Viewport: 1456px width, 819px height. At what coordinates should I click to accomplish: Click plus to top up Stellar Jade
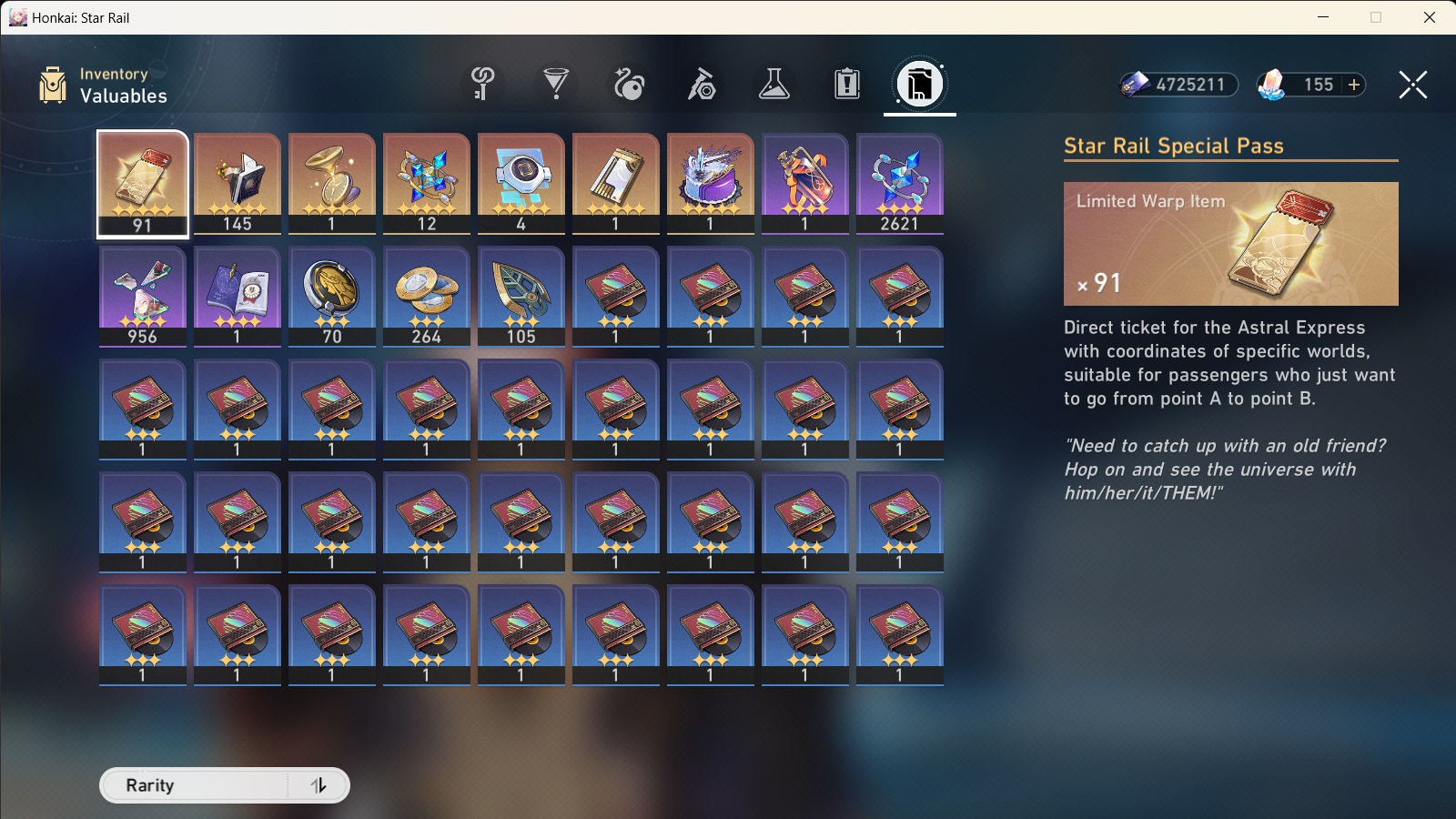point(1353,85)
